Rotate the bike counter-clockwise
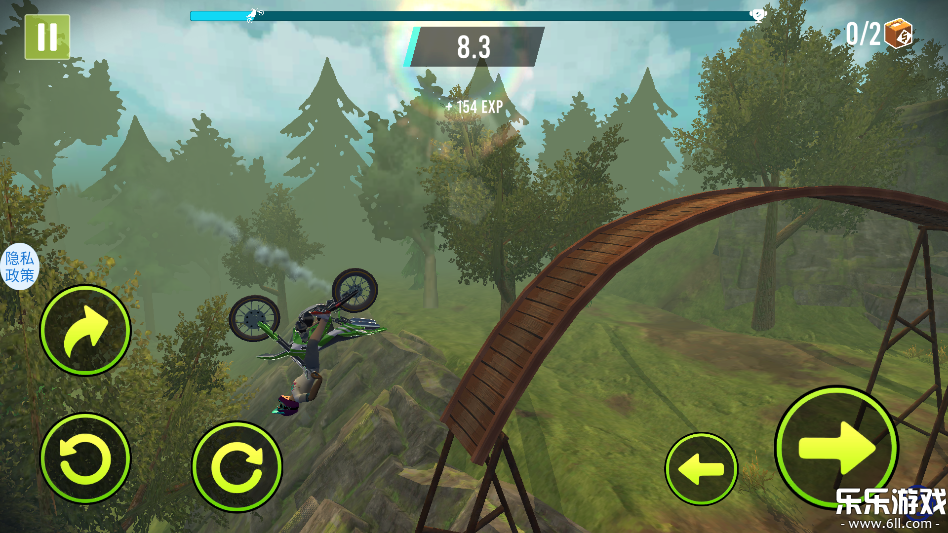This screenshot has width=948, height=533. coord(85,459)
